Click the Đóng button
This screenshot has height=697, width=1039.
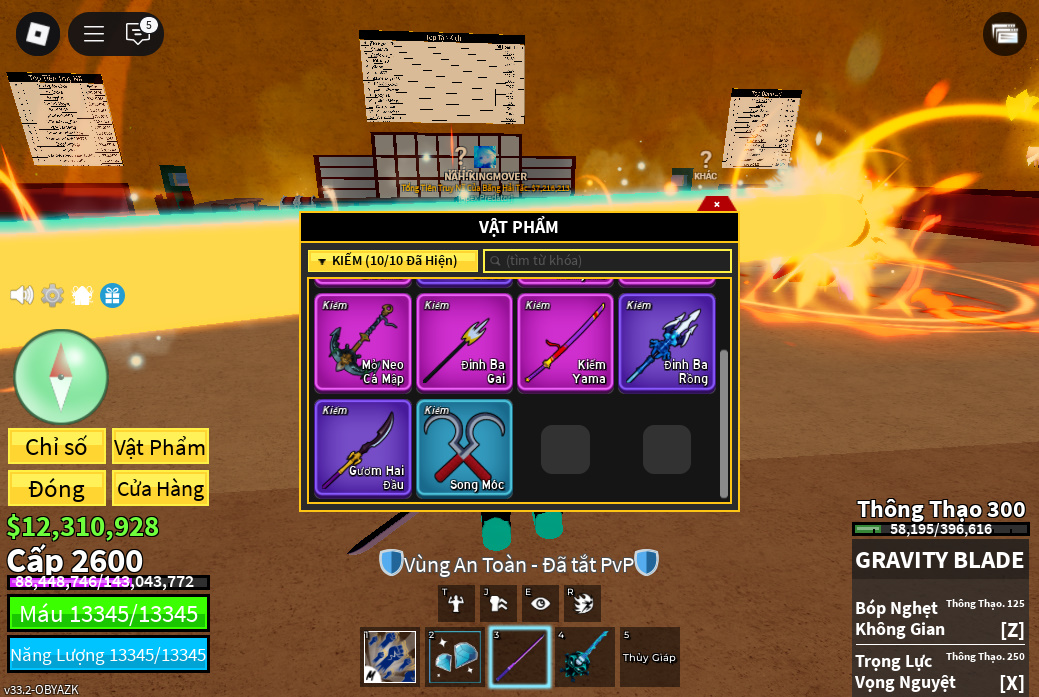click(57, 489)
